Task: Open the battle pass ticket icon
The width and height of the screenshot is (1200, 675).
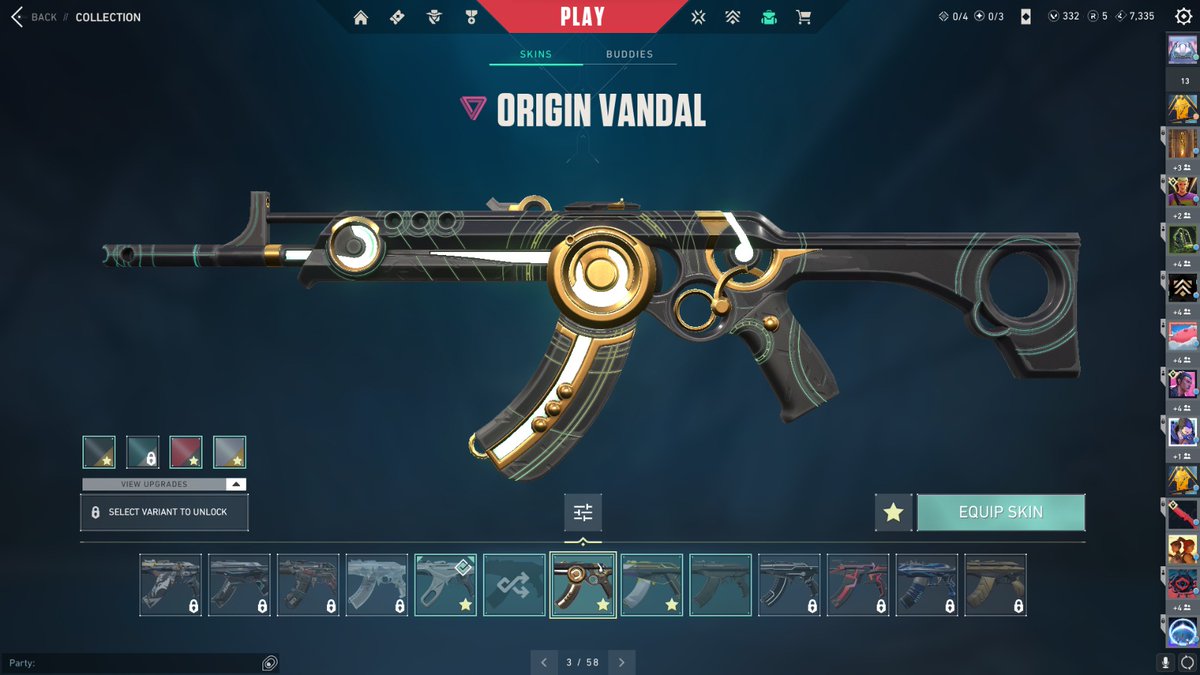Action: (x=397, y=17)
